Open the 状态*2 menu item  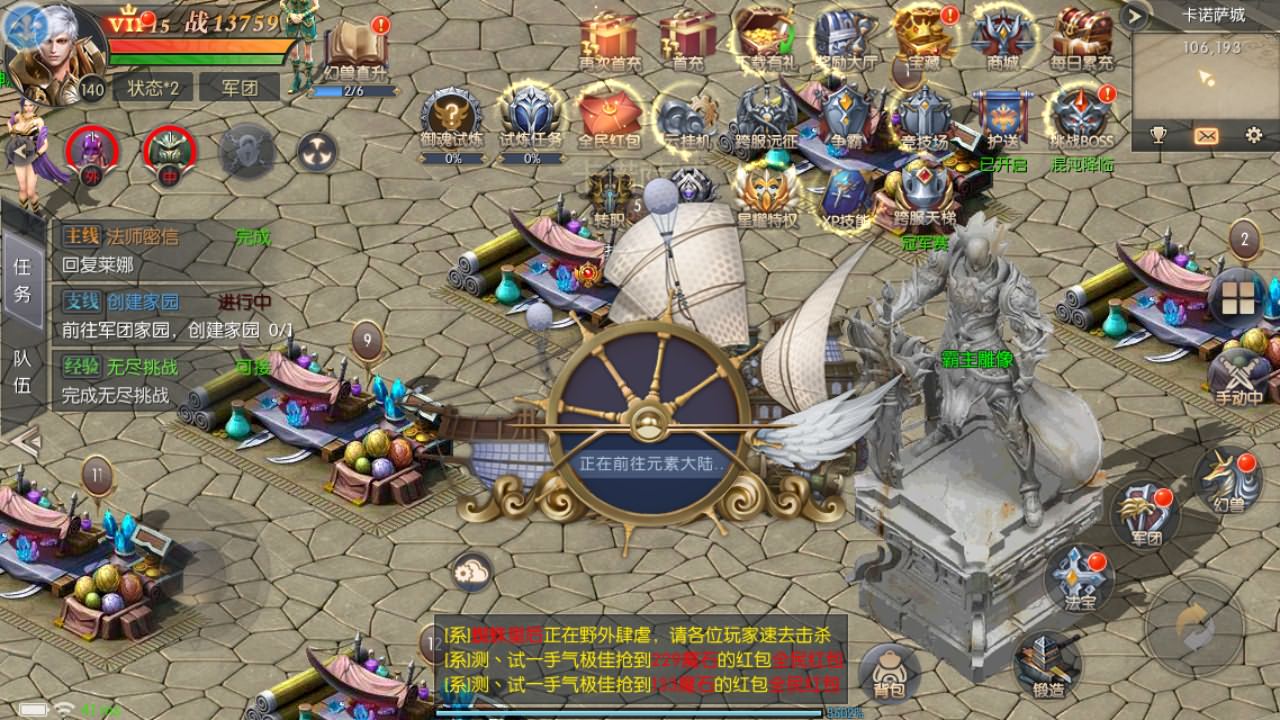(x=152, y=86)
